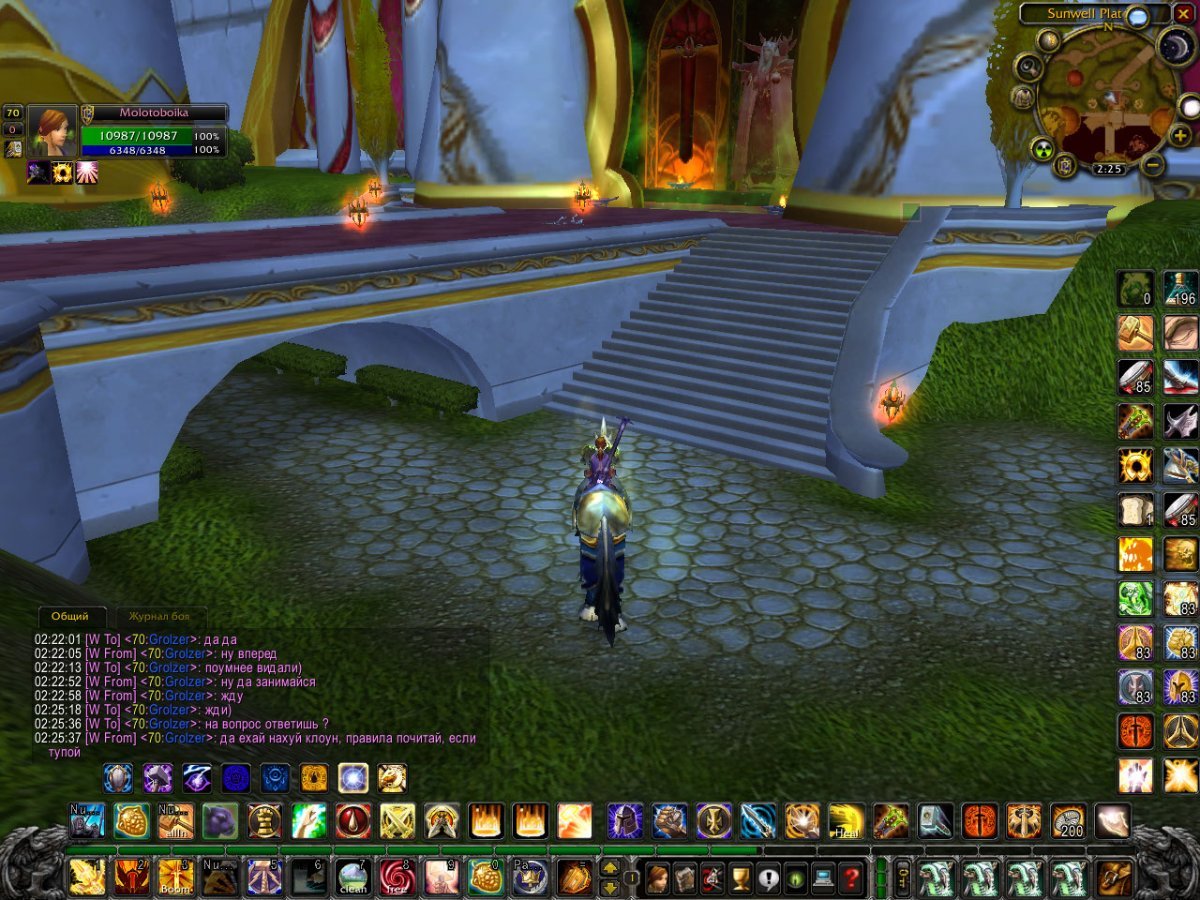1200x900 pixels.
Task: Open the character info micro button
Action: click(658, 878)
